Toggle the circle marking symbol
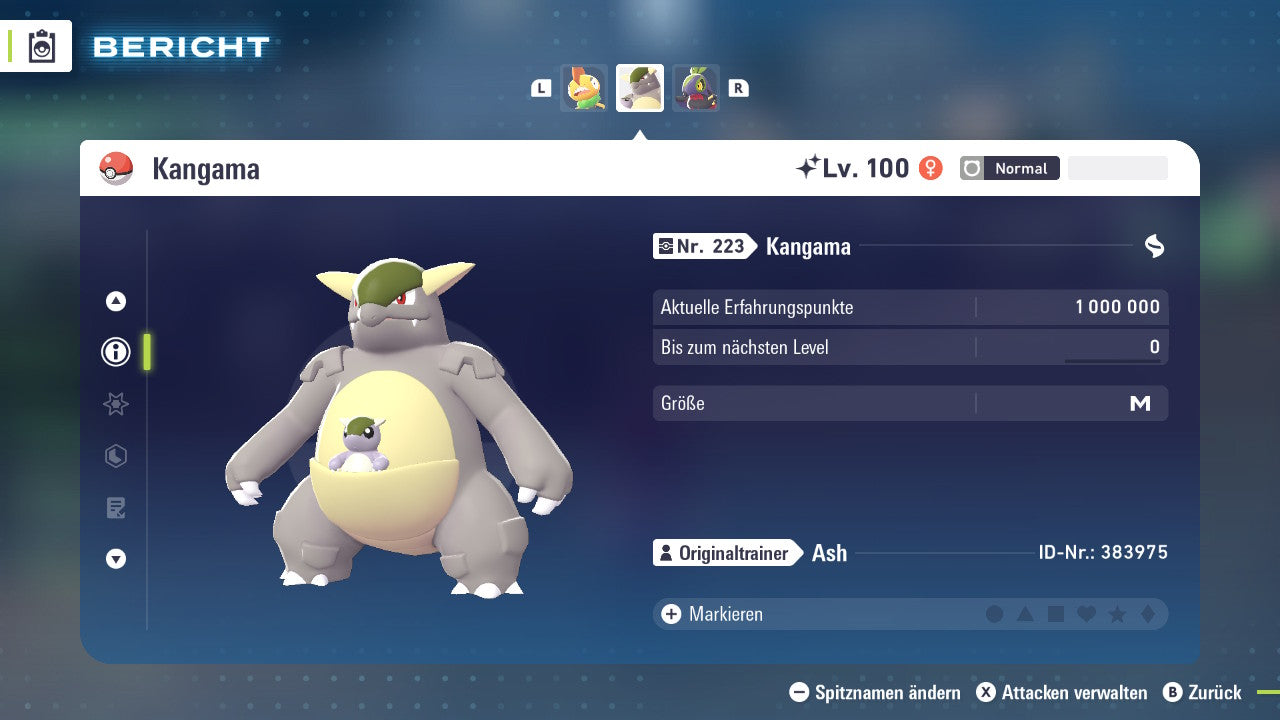Image resolution: width=1280 pixels, height=720 pixels. [x=994, y=614]
